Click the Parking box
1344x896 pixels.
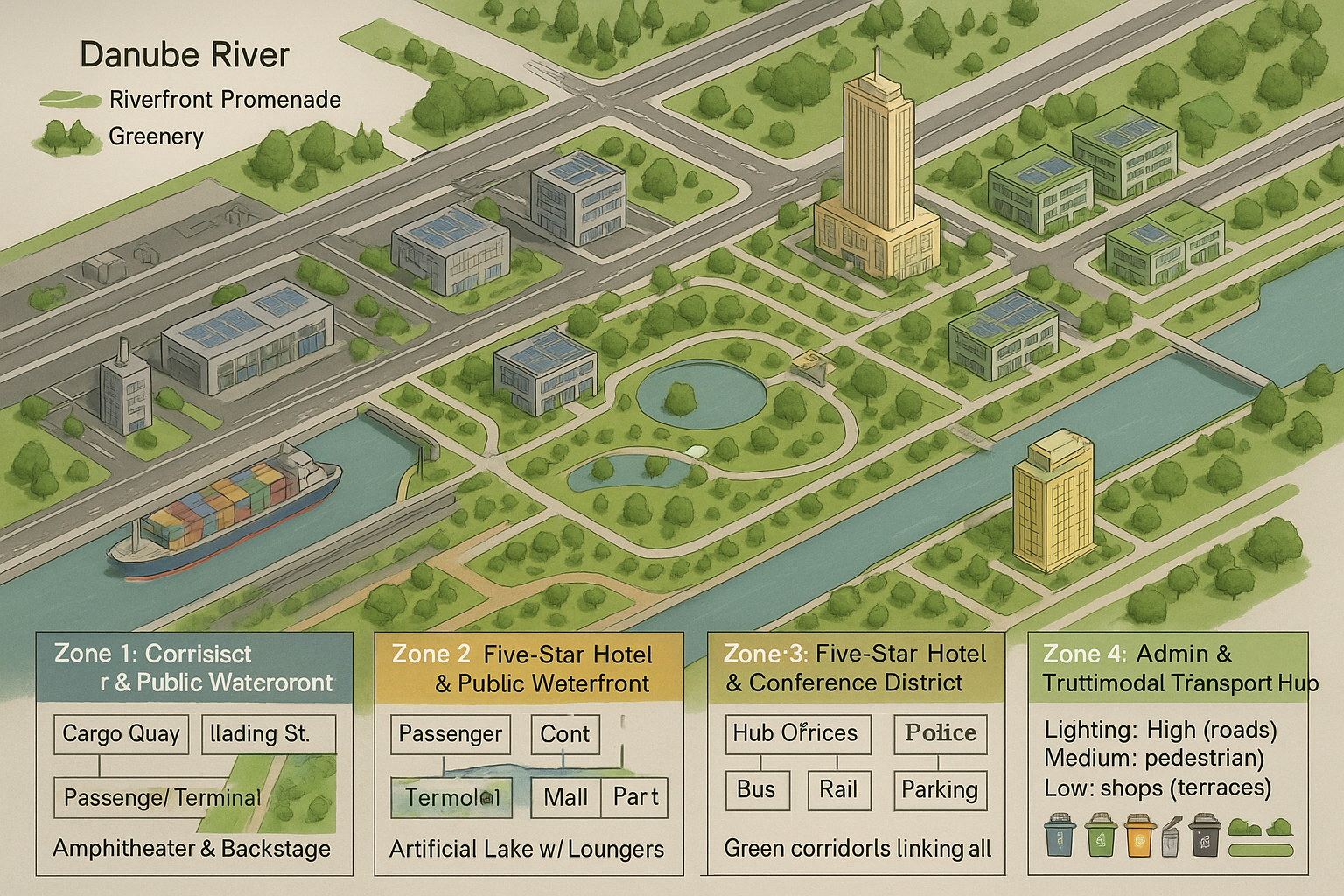940,789
